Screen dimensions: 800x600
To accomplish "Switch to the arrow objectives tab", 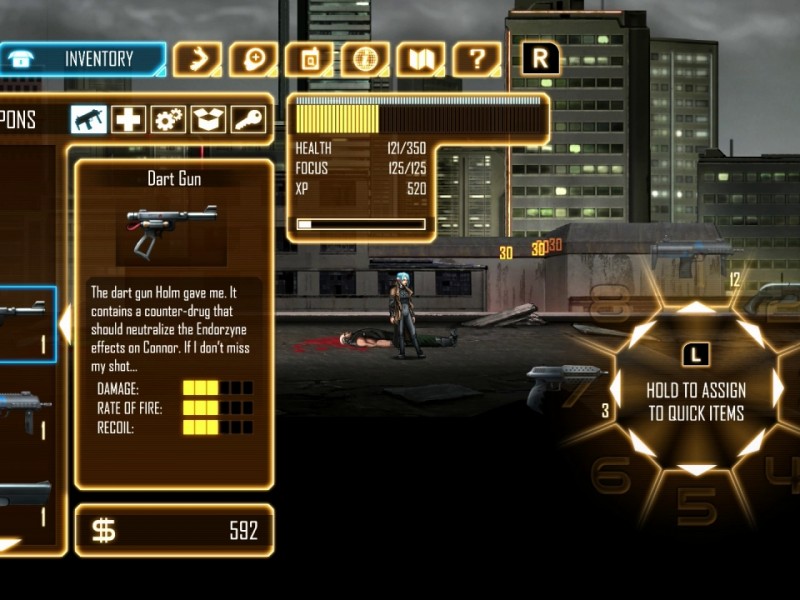I will (x=197, y=59).
